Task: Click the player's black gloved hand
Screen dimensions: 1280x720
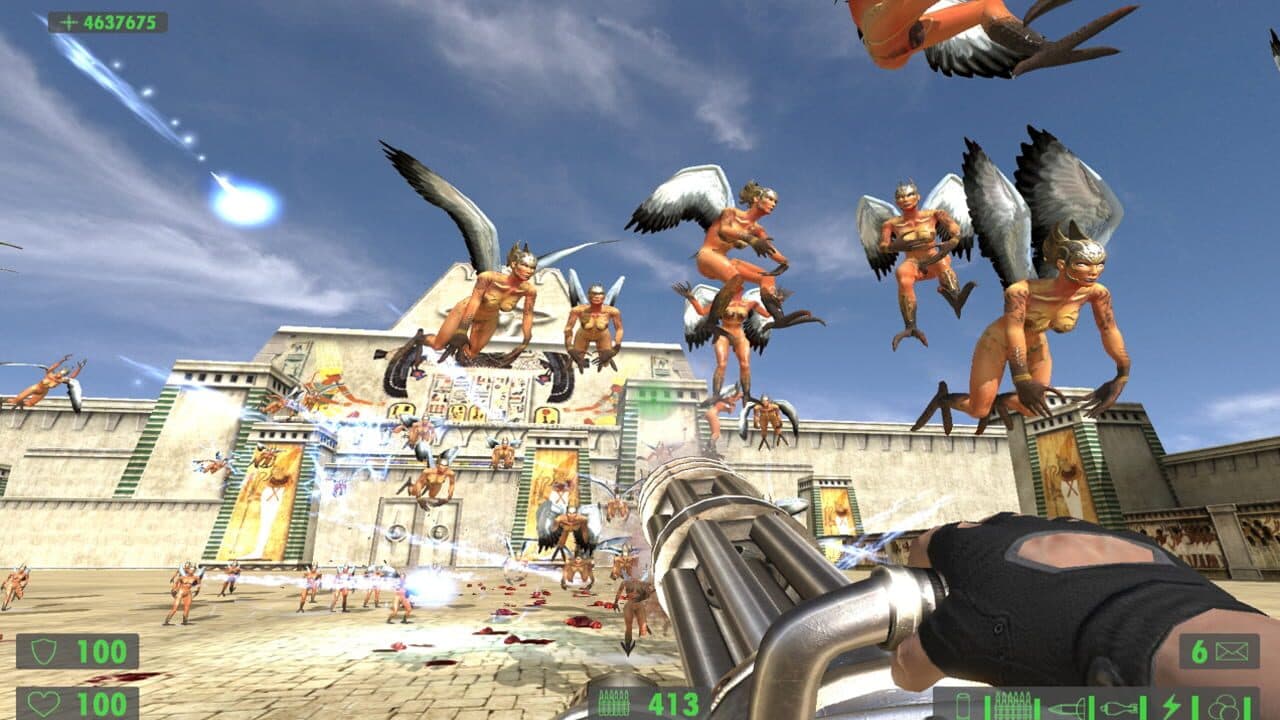Action: 1010,590
